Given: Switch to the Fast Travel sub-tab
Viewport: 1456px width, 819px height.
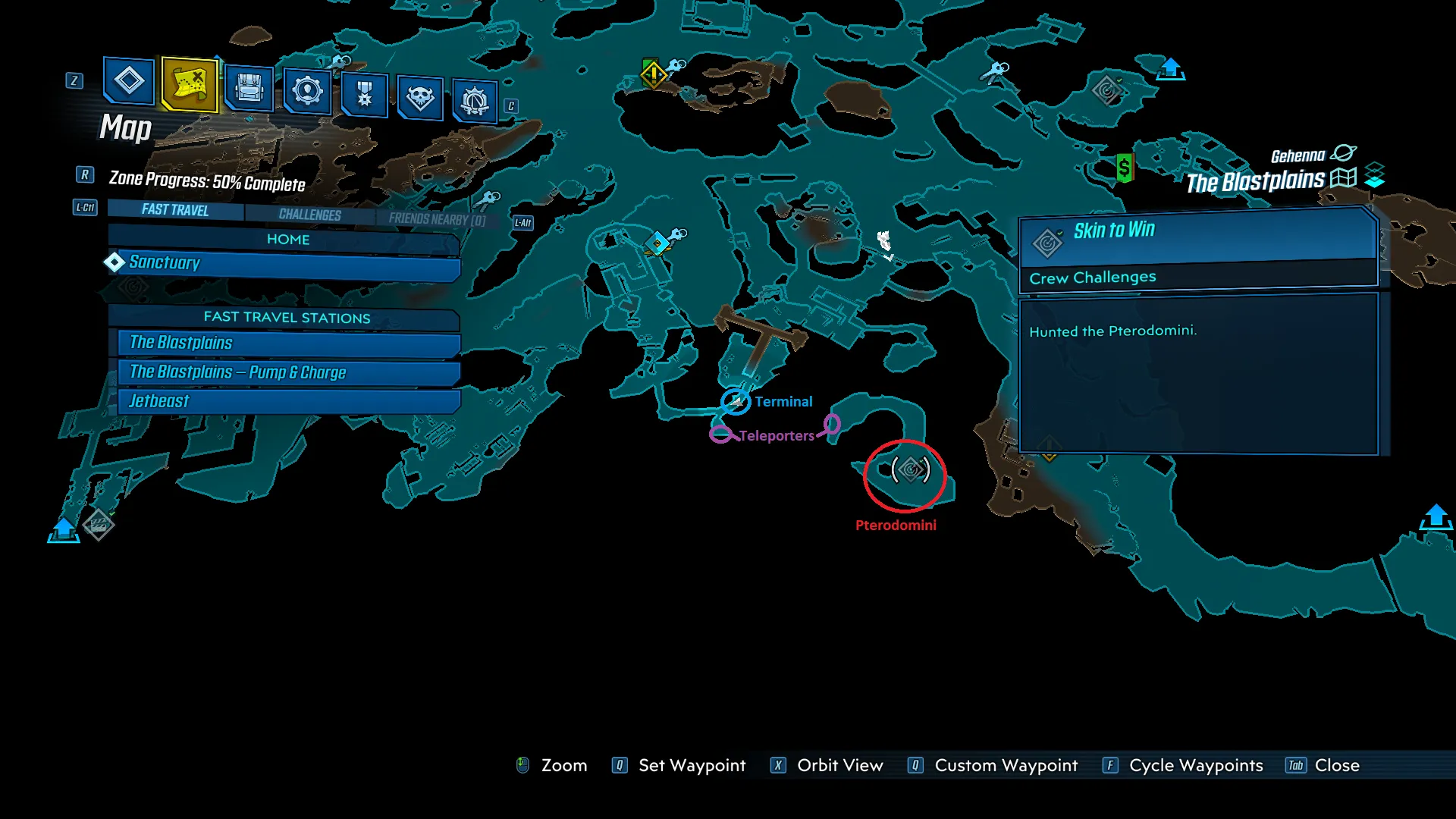Looking at the screenshot, I should click(x=175, y=210).
